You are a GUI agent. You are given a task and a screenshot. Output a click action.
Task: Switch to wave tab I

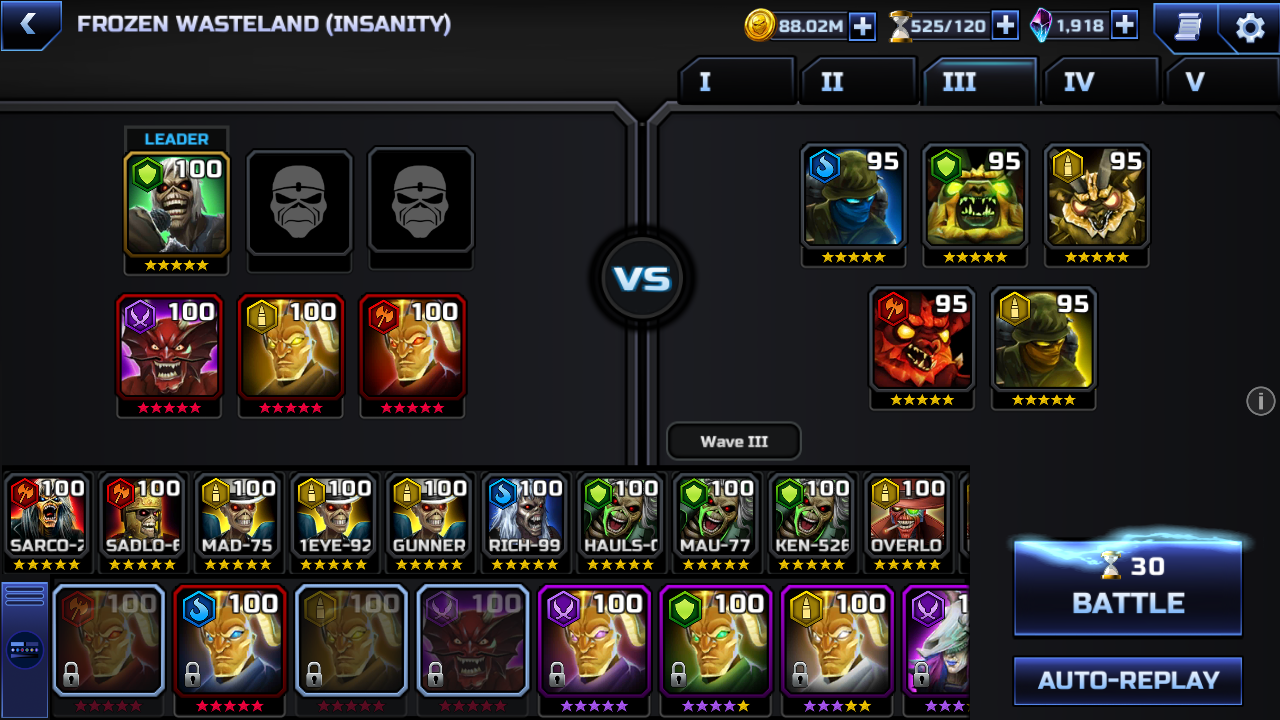tap(736, 82)
